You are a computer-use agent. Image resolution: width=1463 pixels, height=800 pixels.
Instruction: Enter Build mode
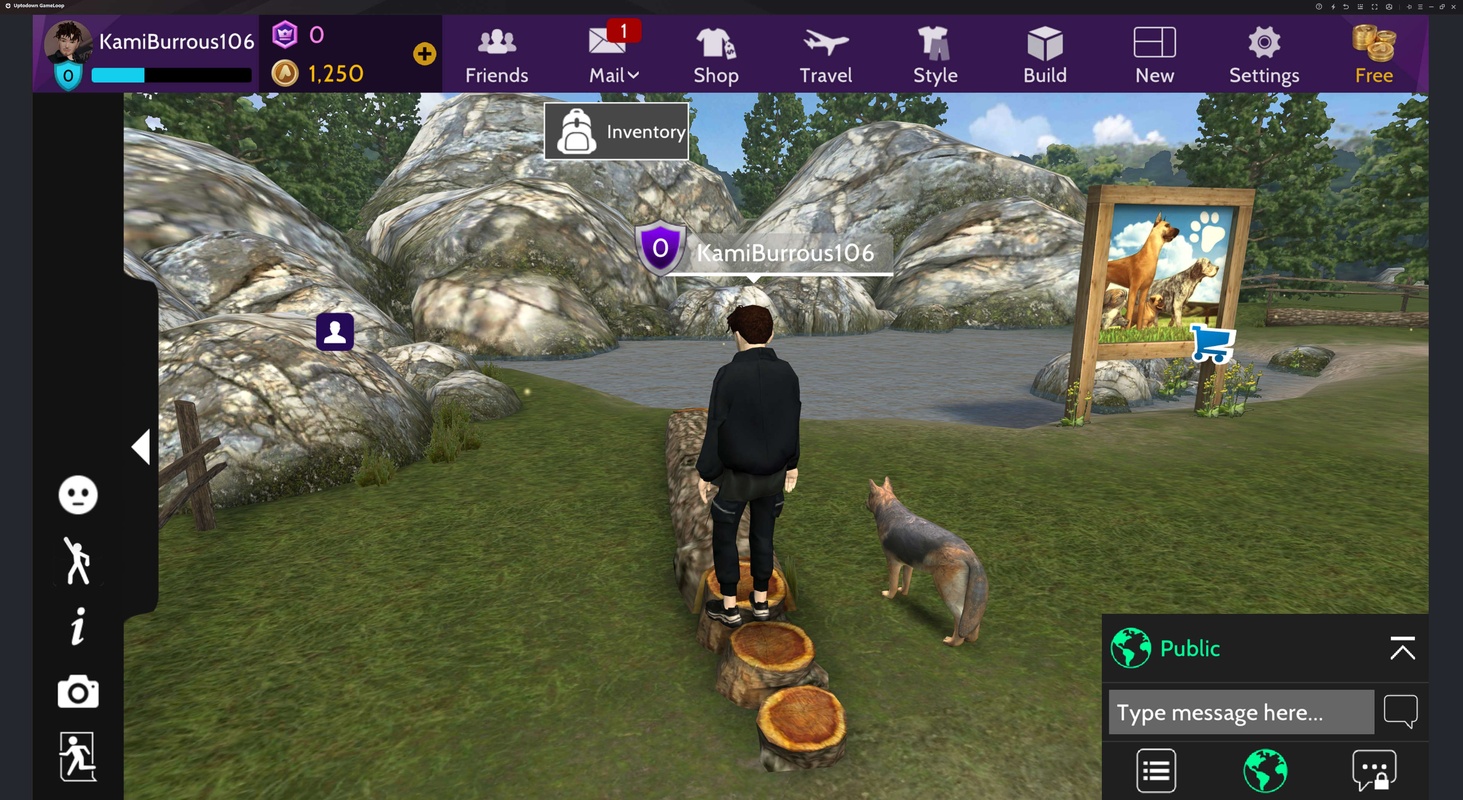(x=1045, y=56)
